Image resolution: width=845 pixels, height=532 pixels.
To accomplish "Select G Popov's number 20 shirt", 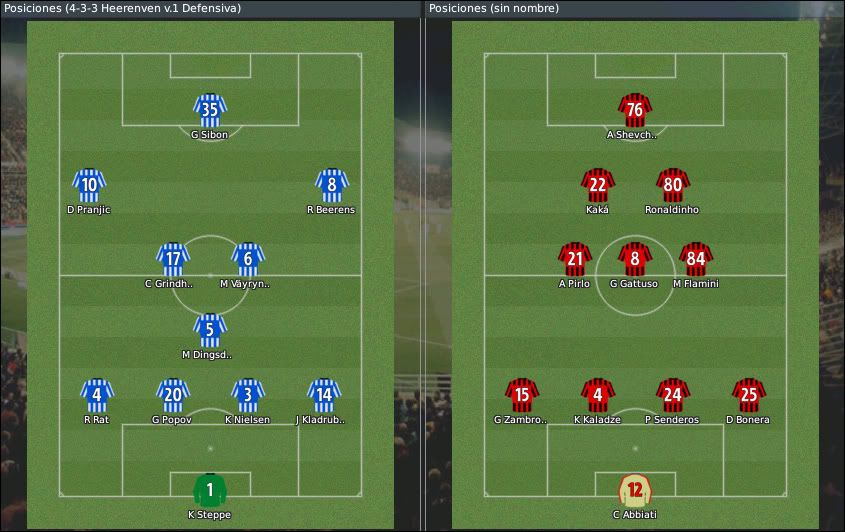I will click(x=172, y=395).
